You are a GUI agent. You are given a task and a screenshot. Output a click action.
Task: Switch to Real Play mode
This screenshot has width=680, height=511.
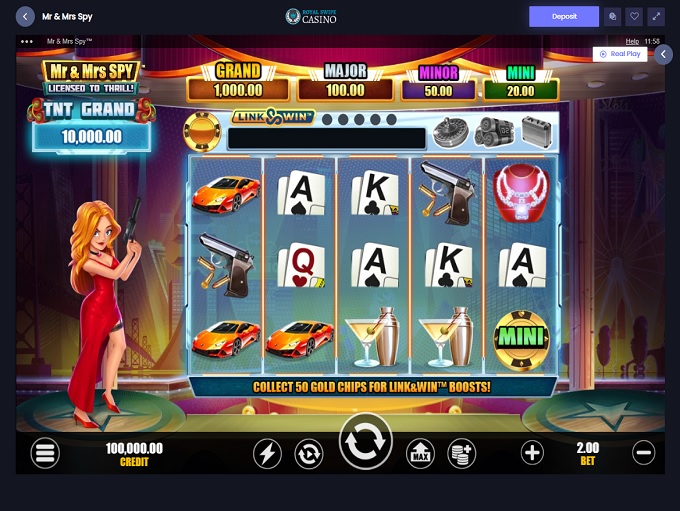620,54
